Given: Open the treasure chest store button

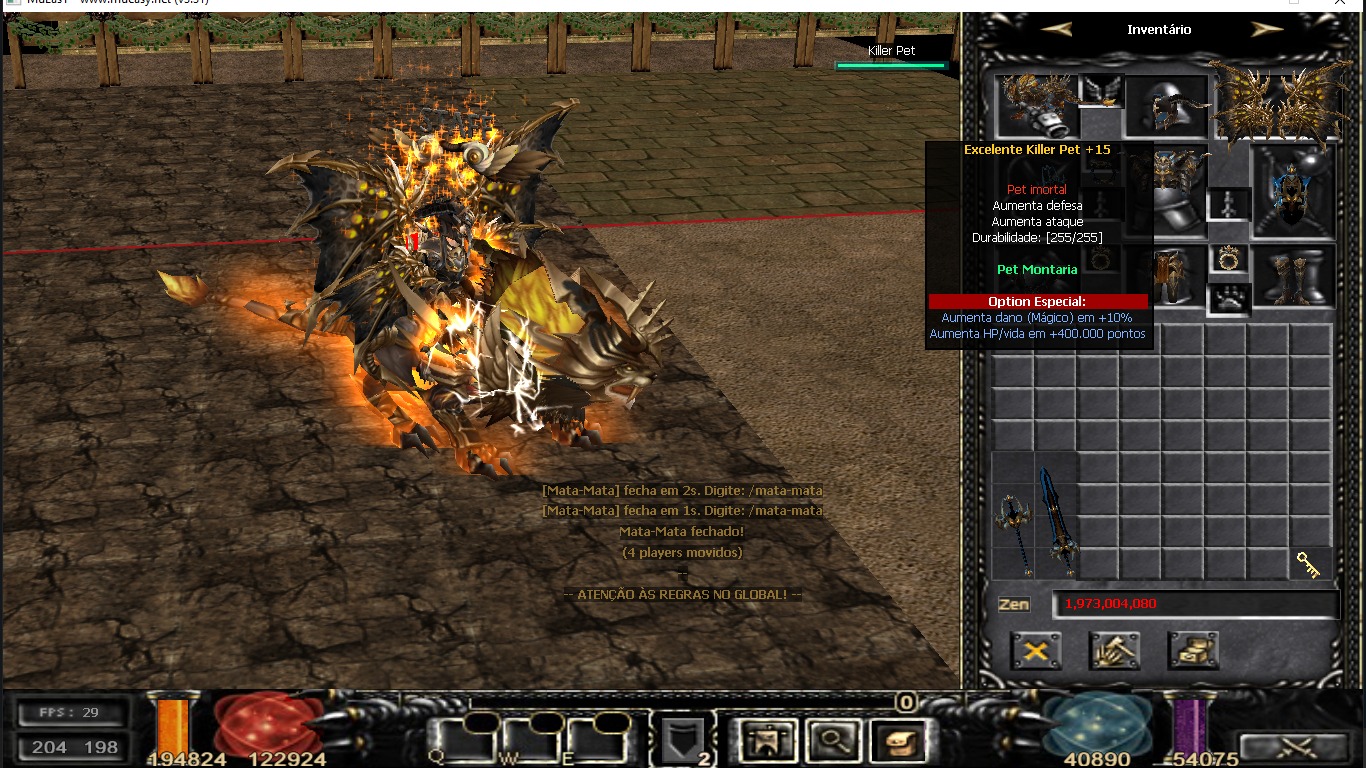Looking at the screenshot, I should coord(1193,651).
